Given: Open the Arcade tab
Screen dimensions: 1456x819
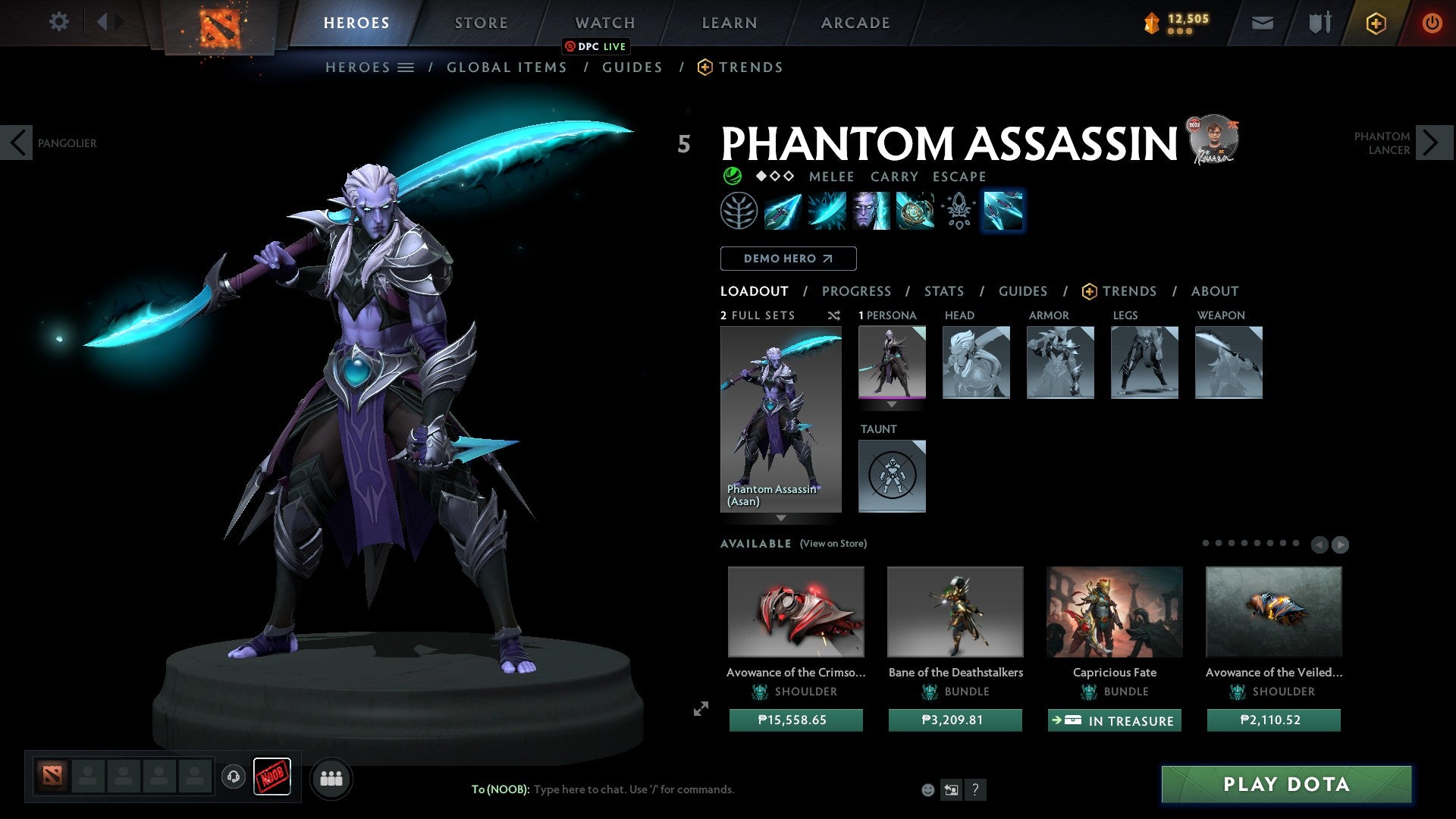Looking at the screenshot, I should point(855,23).
